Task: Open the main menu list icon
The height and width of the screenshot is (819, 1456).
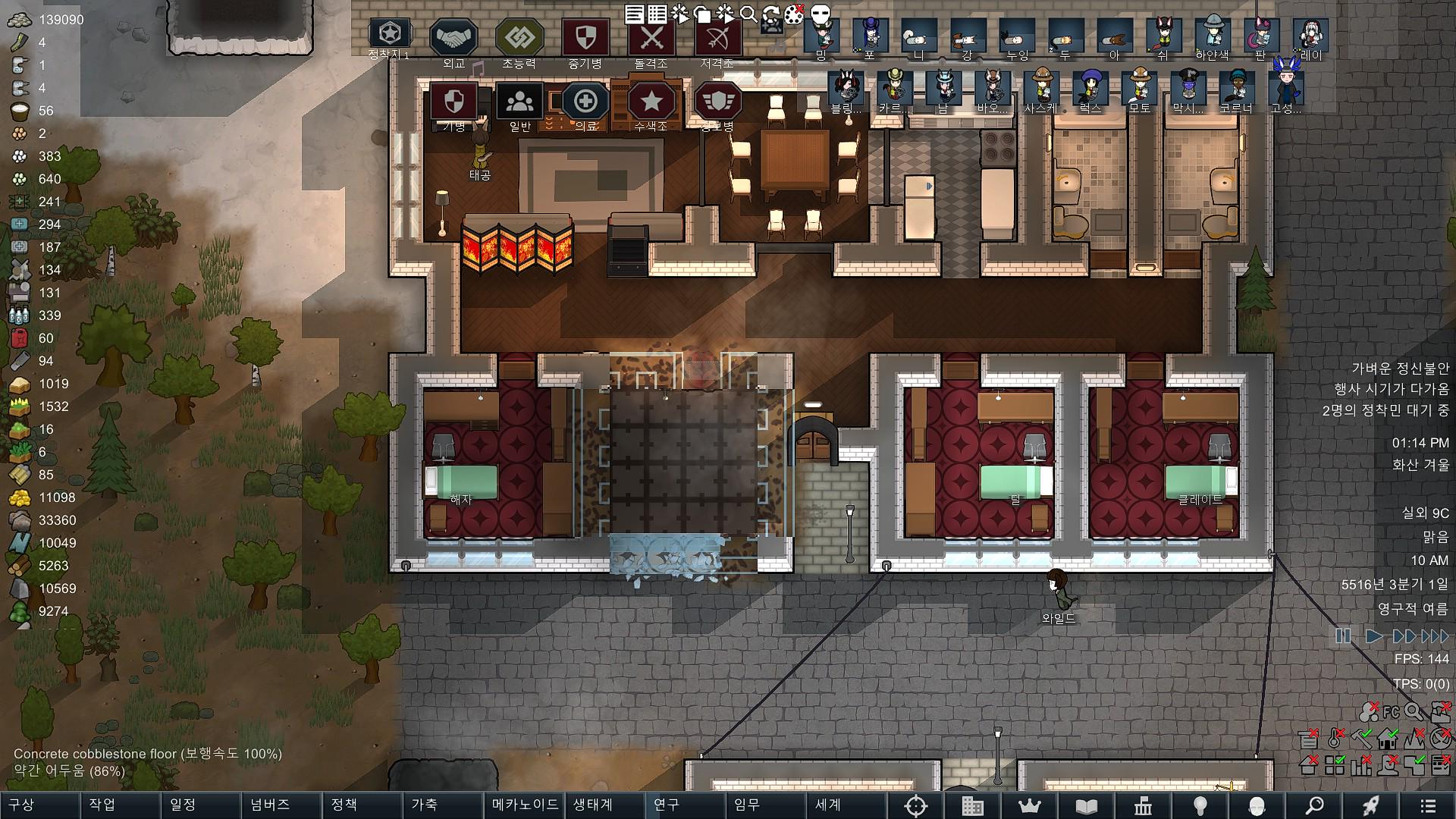Action: (1427, 806)
